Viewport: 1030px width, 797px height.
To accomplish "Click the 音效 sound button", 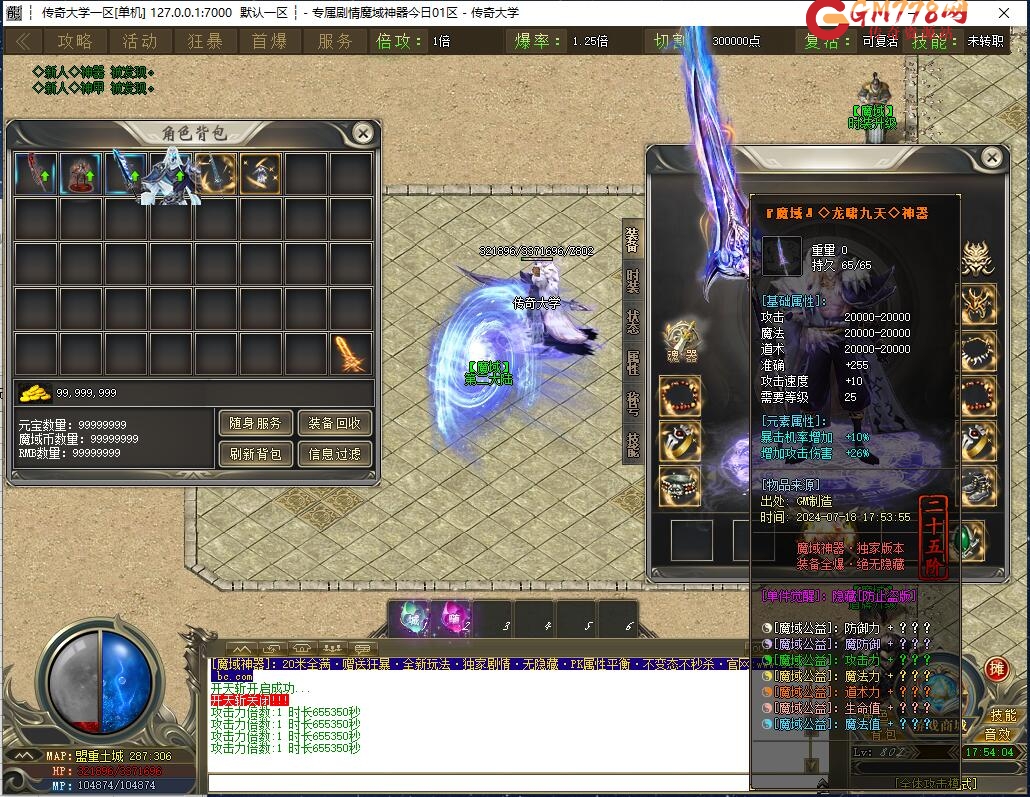I will pyautogui.click(x=1000, y=734).
